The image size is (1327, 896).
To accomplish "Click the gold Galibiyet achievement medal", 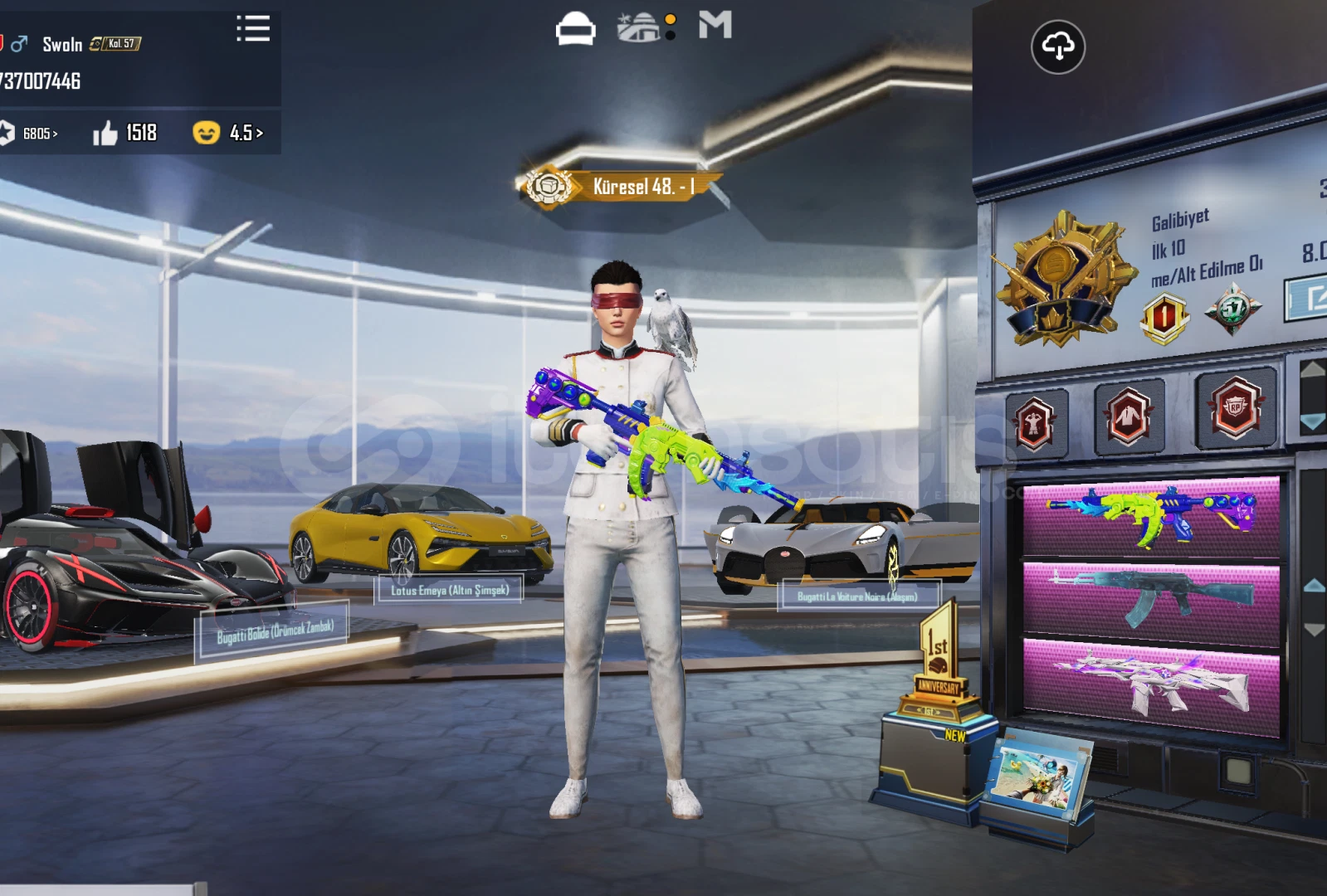I will click(x=1061, y=278).
